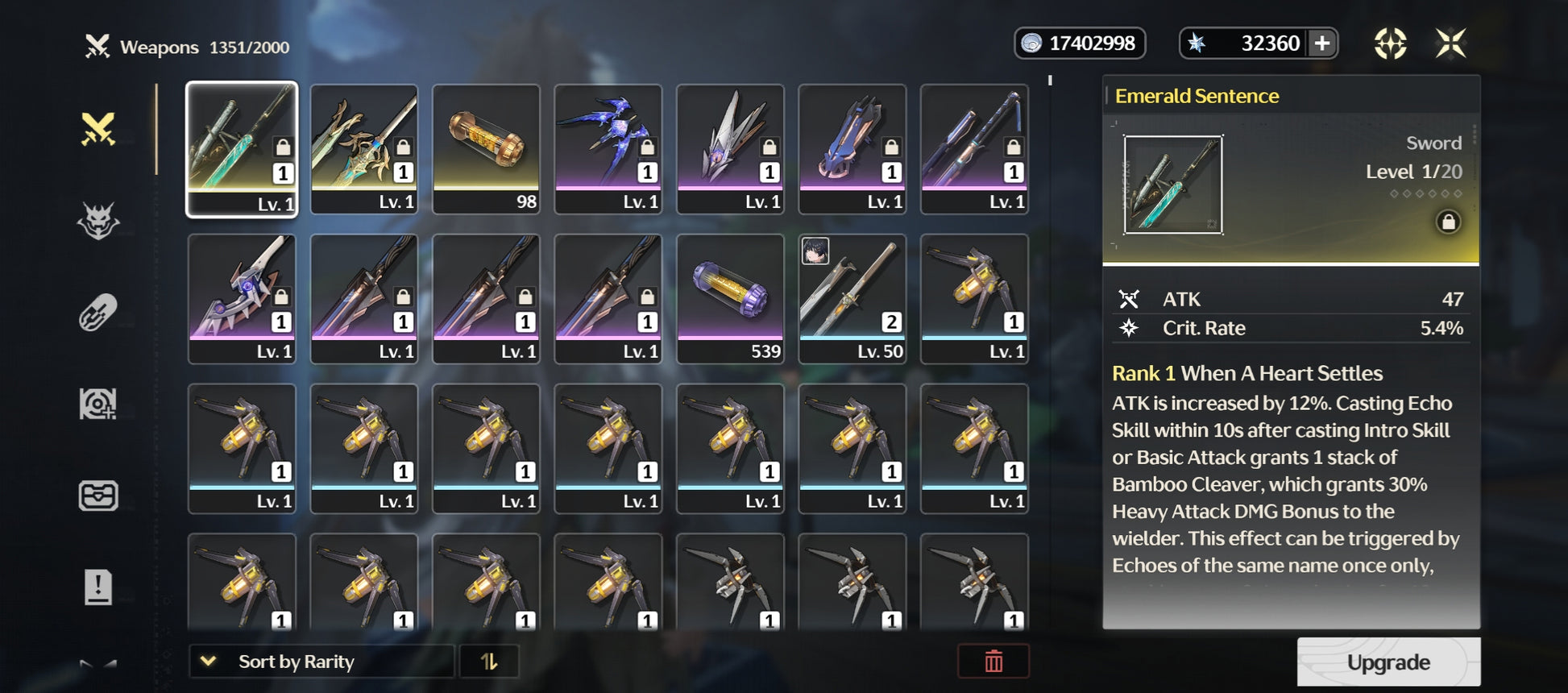This screenshot has width=1568, height=693.
Task: Select the Lv. 50 sword slot
Action: click(x=852, y=299)
